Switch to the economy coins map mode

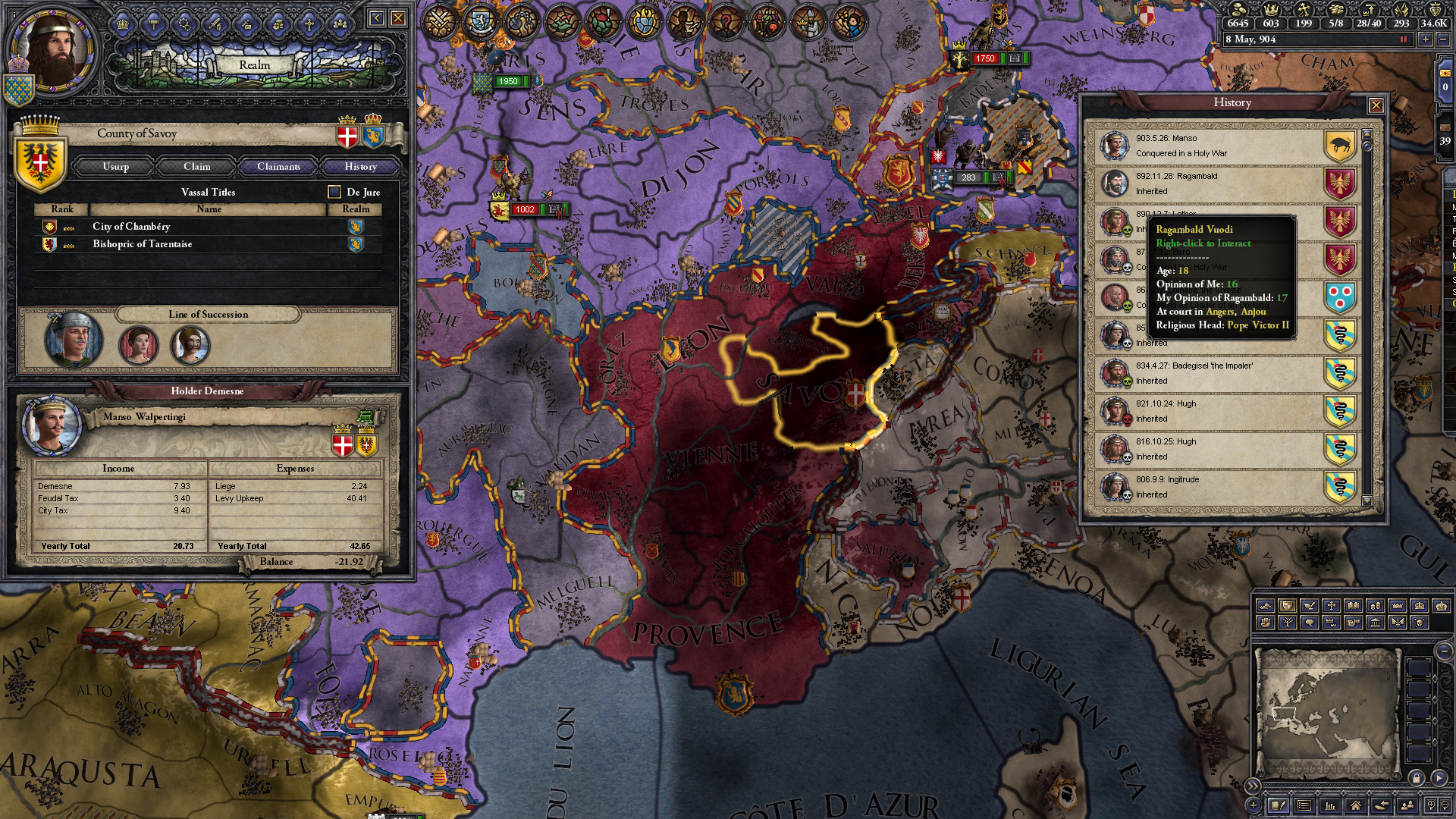point(1376,606)
